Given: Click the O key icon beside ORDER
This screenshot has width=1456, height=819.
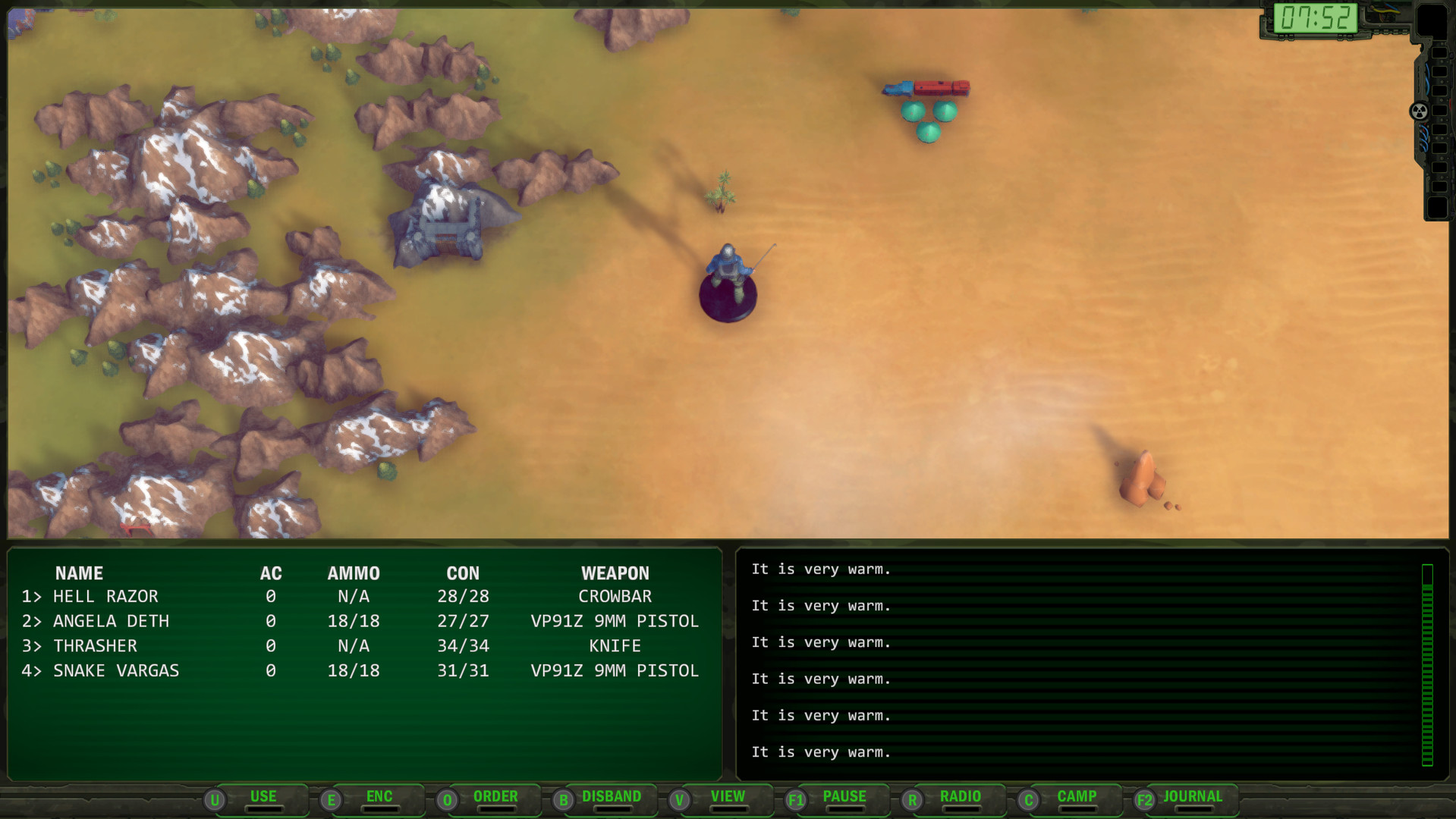Looking at the screenshot, I should [447, 799].
